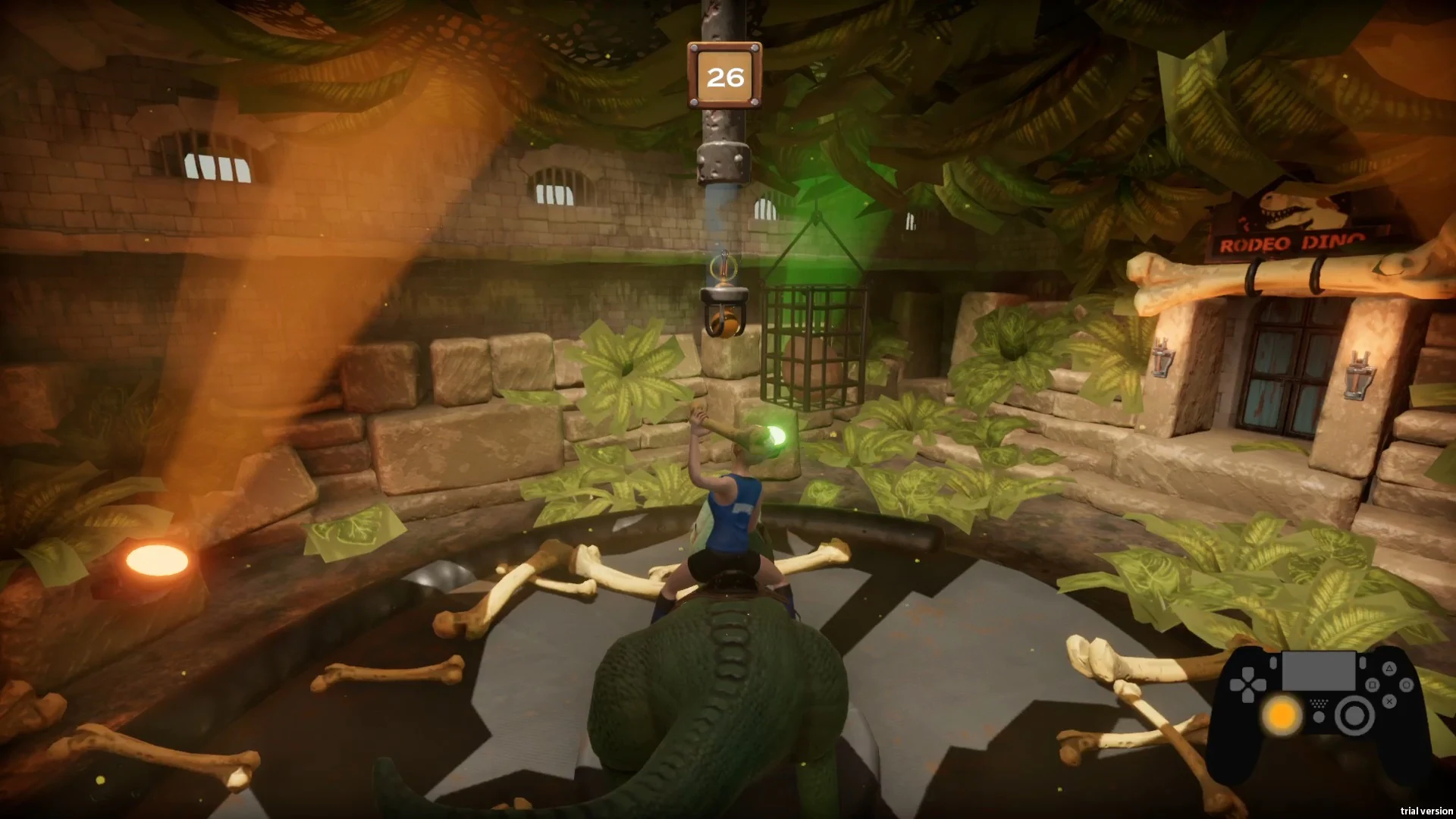1456x819 pixels.
Task: Click the score counter showing 26
Action: coord(724,75)
